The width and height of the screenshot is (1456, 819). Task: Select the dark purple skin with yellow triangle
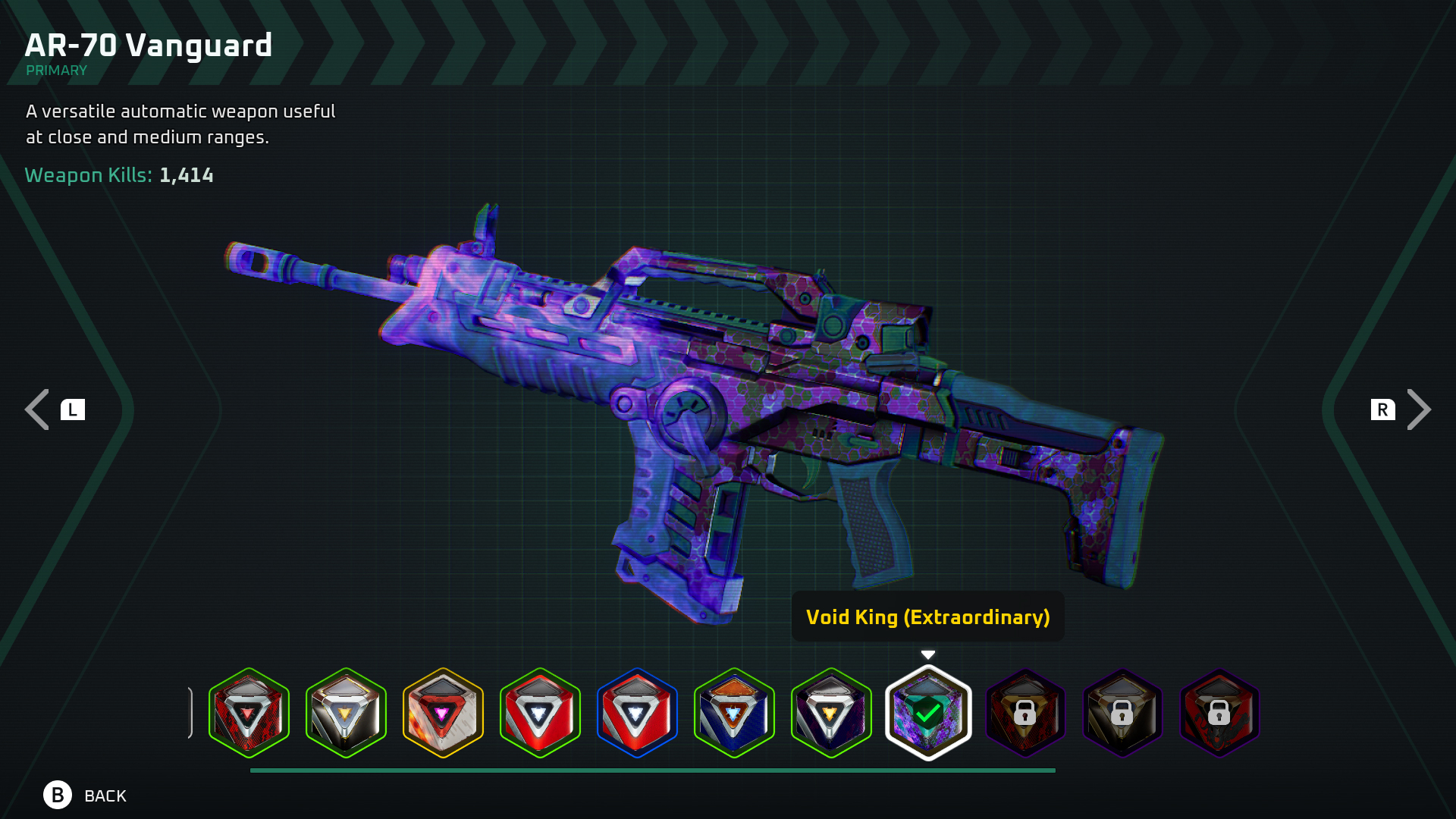[x=832, y=713]
